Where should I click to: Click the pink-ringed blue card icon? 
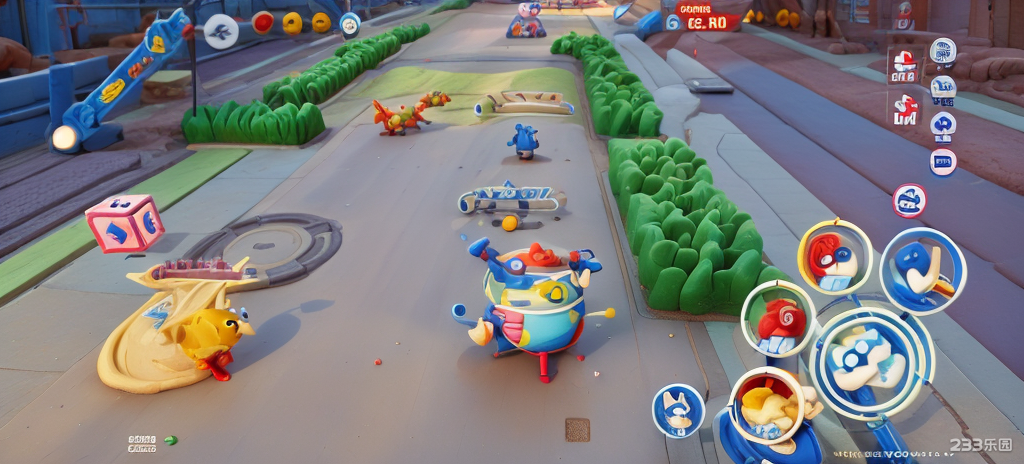tap(943, 161)
